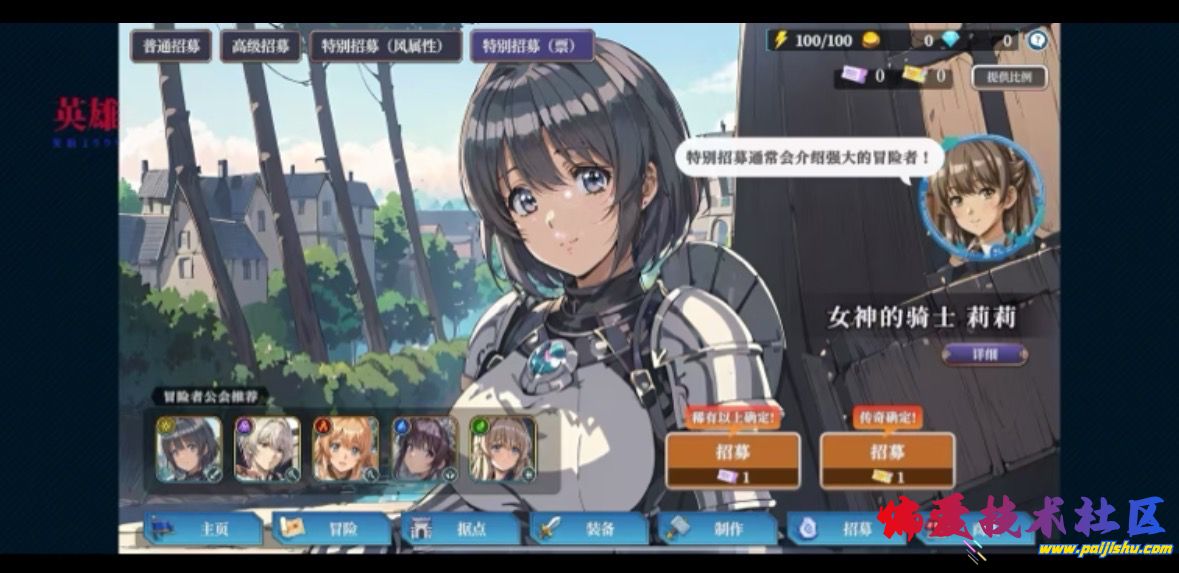Open the question mark help icon
Viewport: 1179px width, 573px height.
[x=1037, y=41]
